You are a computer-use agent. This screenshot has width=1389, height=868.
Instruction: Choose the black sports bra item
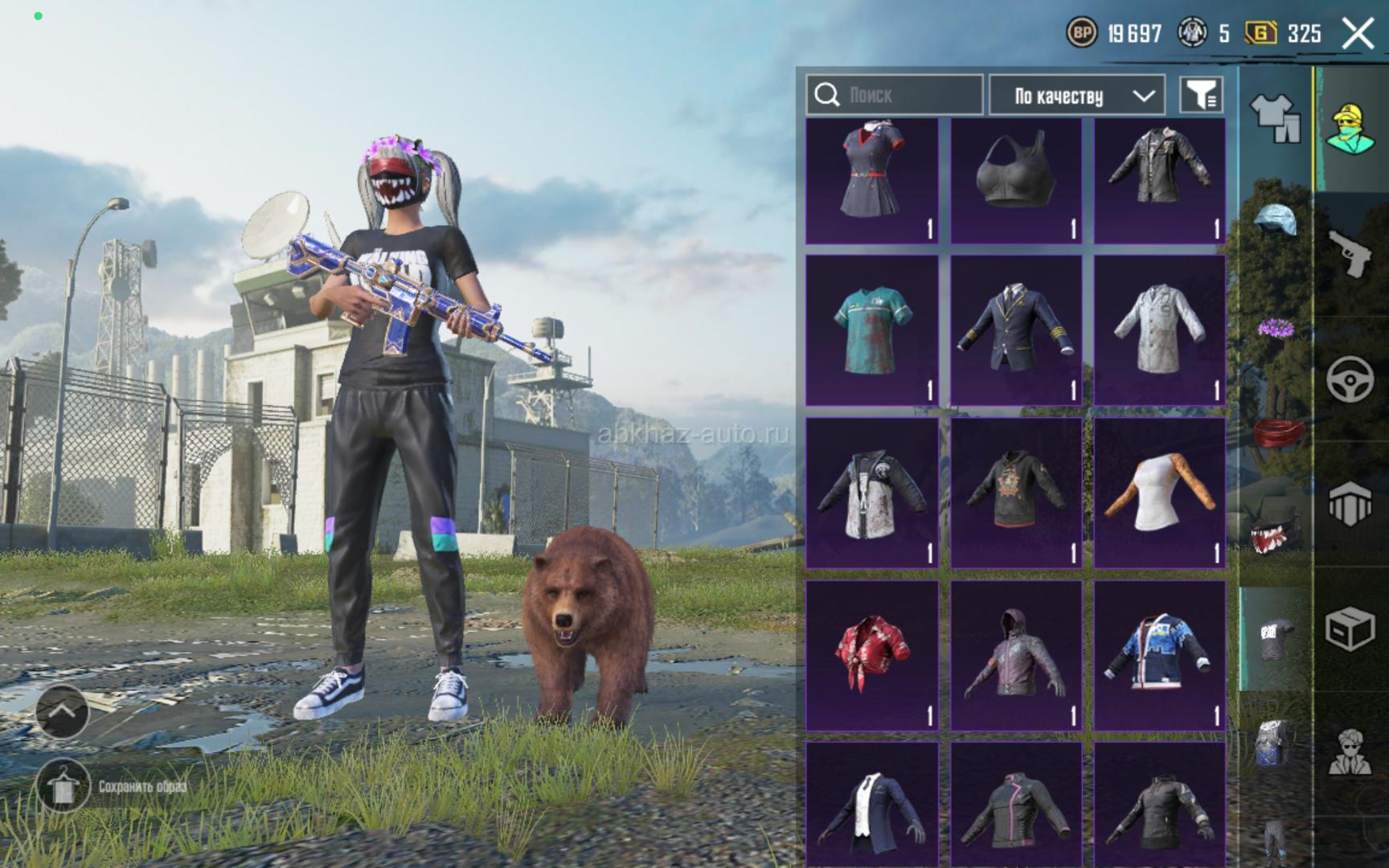point(1016,181)
